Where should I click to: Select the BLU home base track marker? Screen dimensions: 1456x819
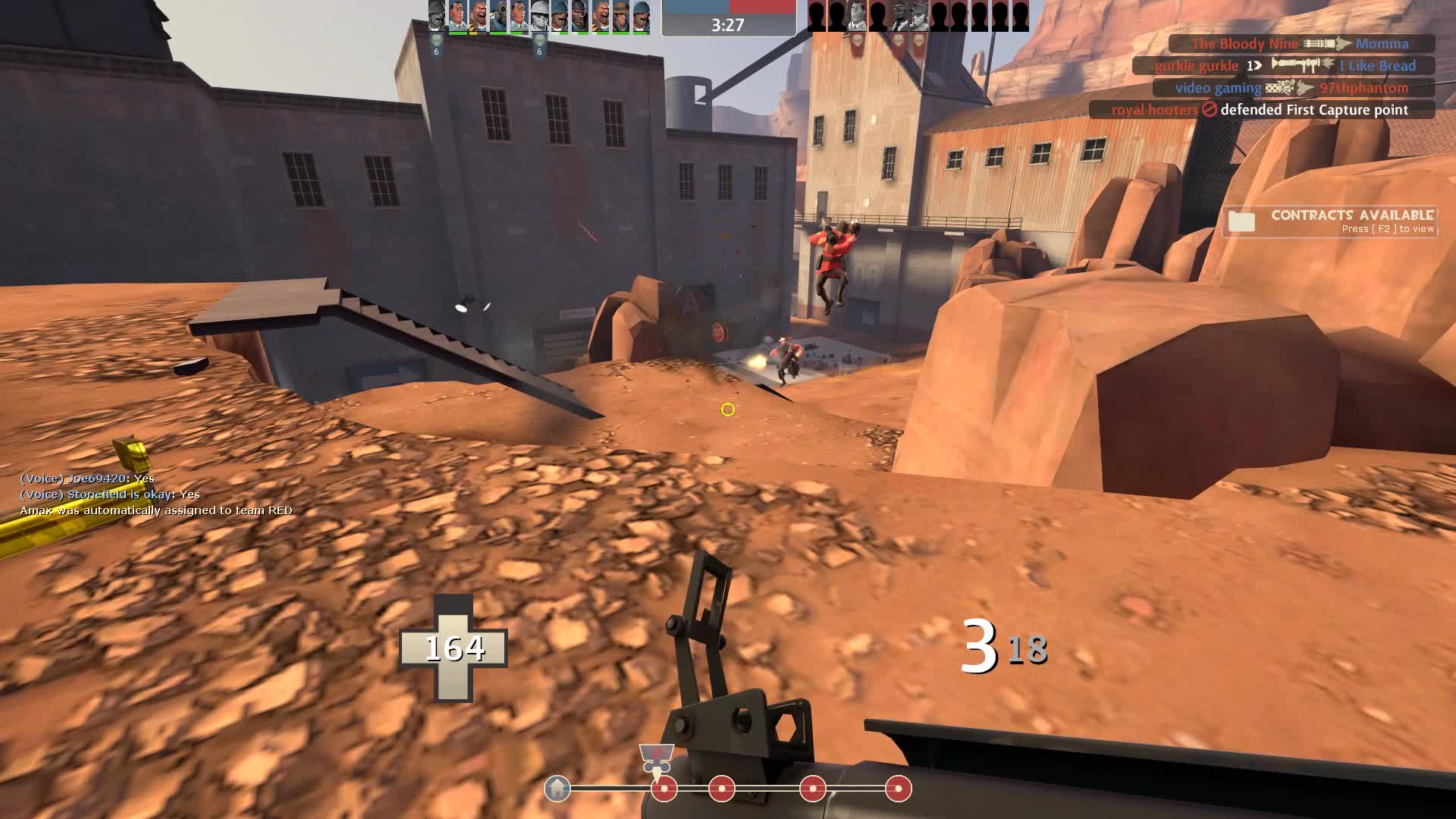click(557, 789)
